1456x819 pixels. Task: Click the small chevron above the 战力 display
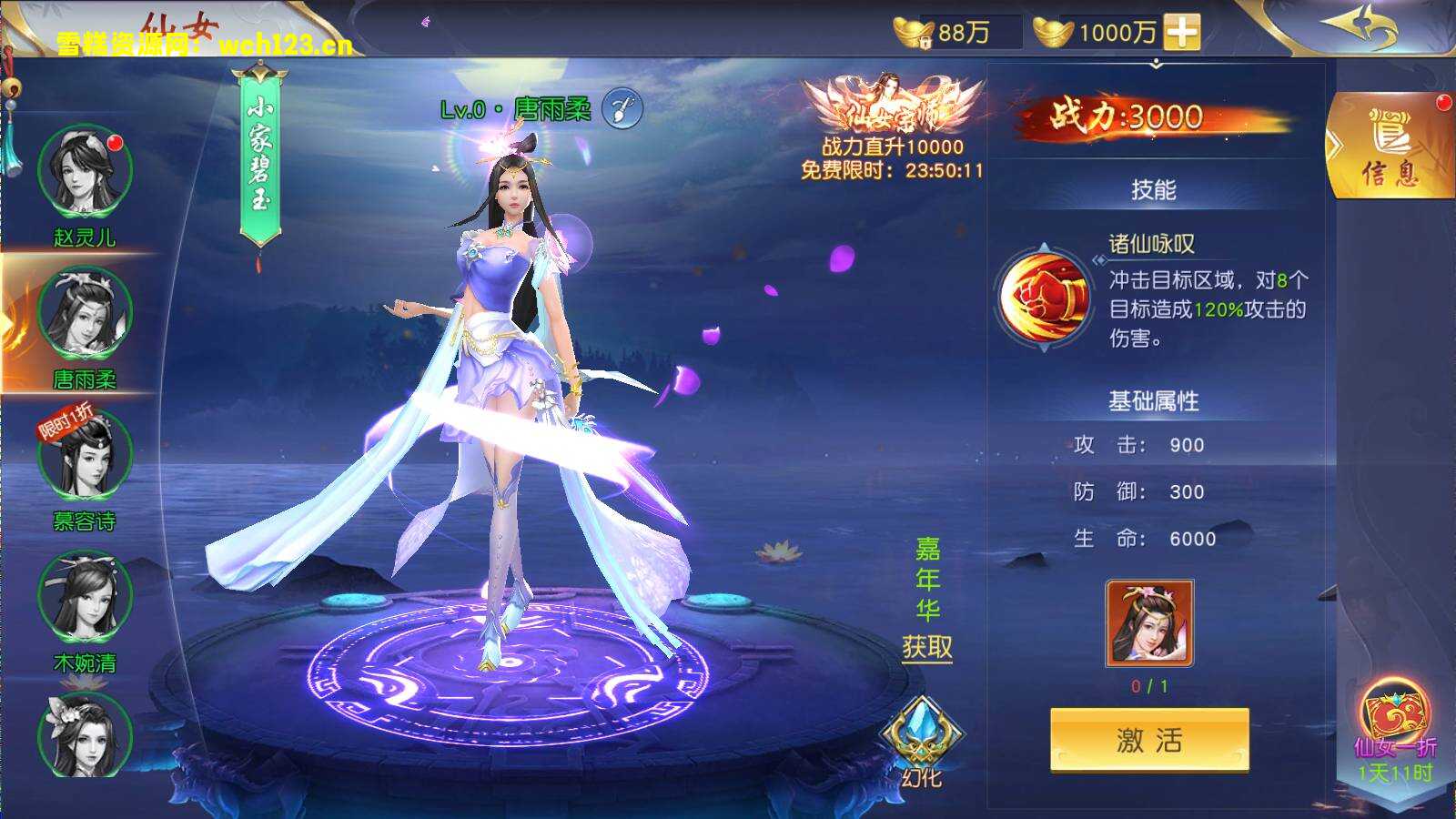[x=1157, y=64]
